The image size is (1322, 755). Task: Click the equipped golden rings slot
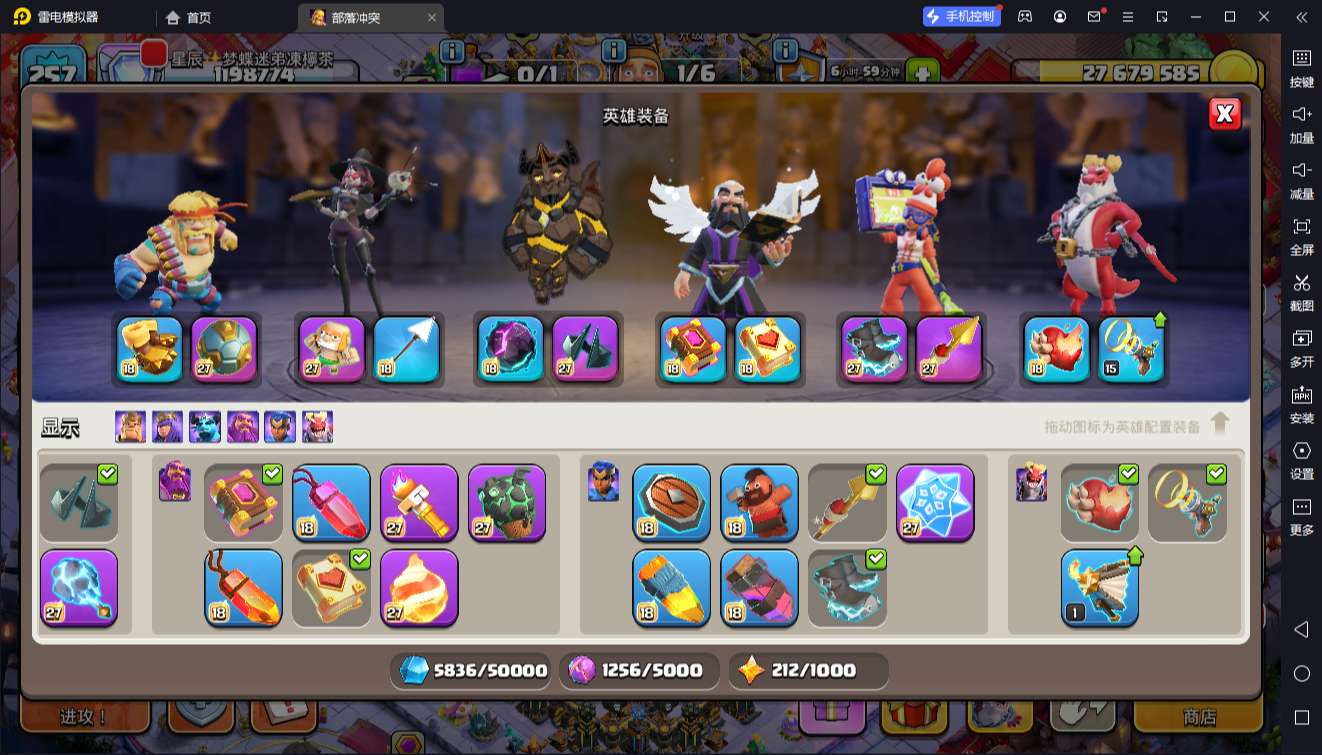(x=1133, y=349)
